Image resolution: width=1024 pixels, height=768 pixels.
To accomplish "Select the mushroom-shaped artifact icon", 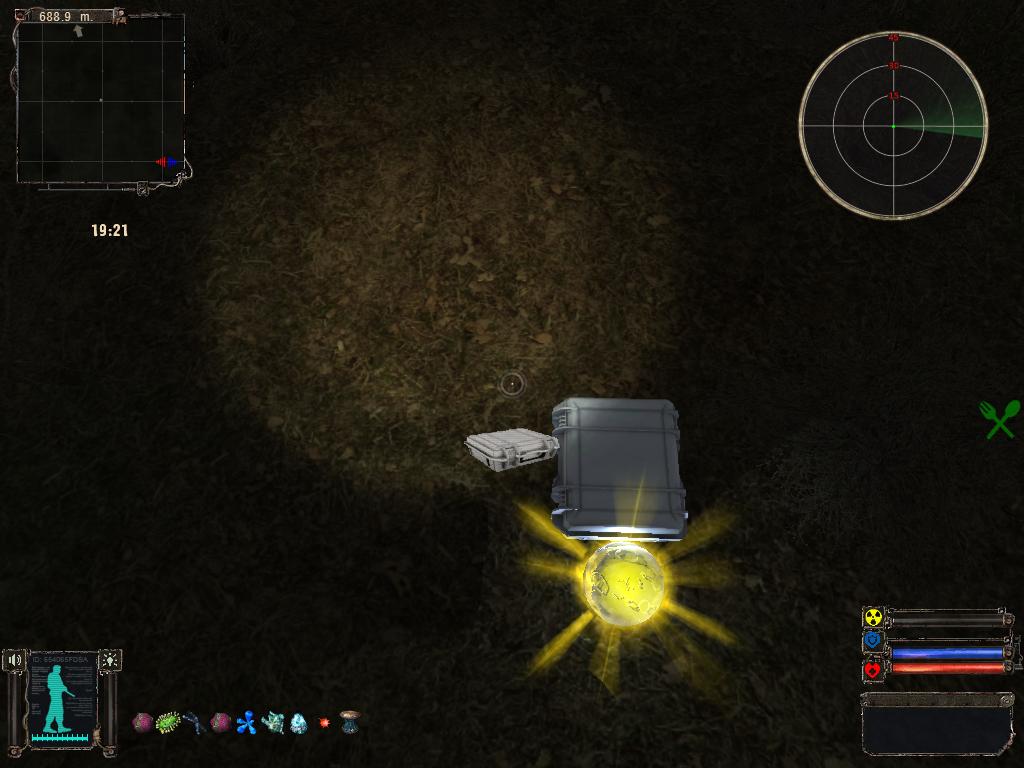I will pyautogui.click(x=349, y=722).
